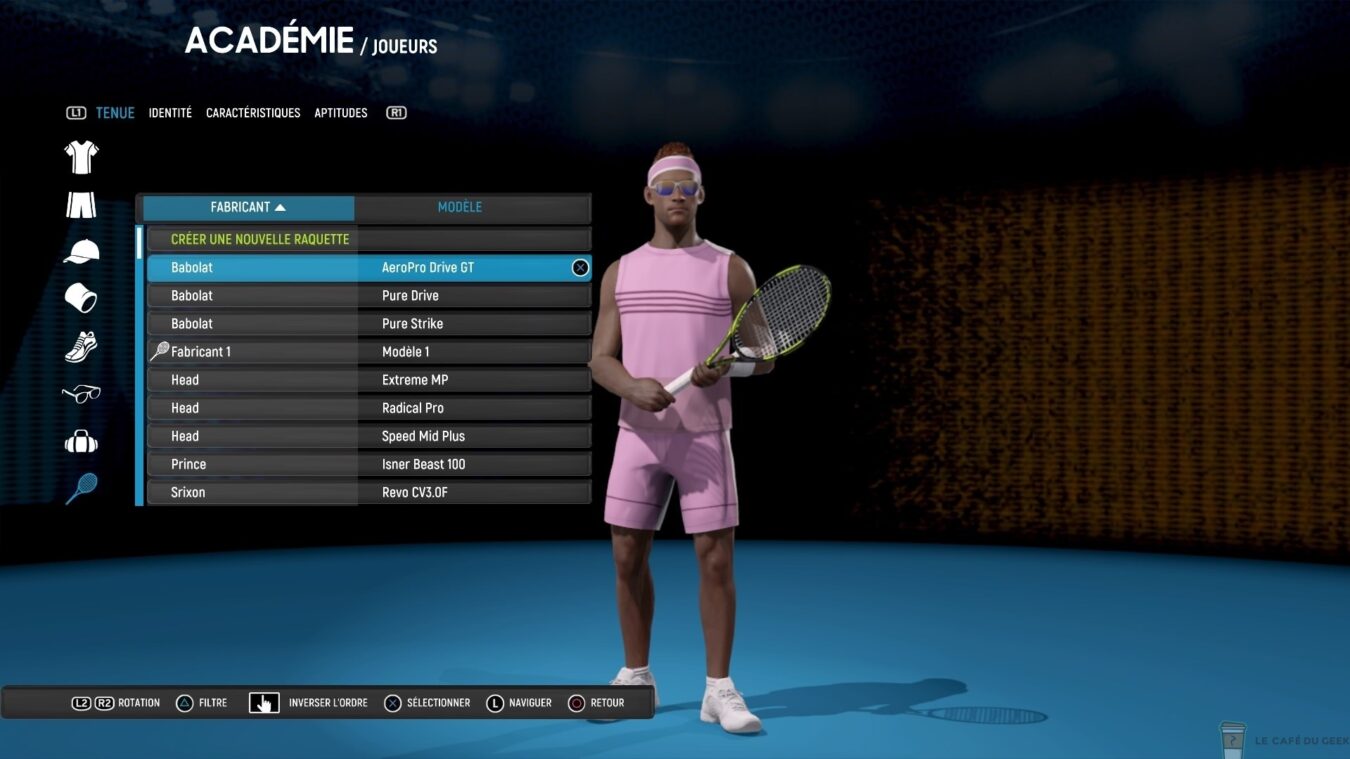Choose the Babolat Pure Strike racket
This screenshot has height=759, width=1350.
368,324
